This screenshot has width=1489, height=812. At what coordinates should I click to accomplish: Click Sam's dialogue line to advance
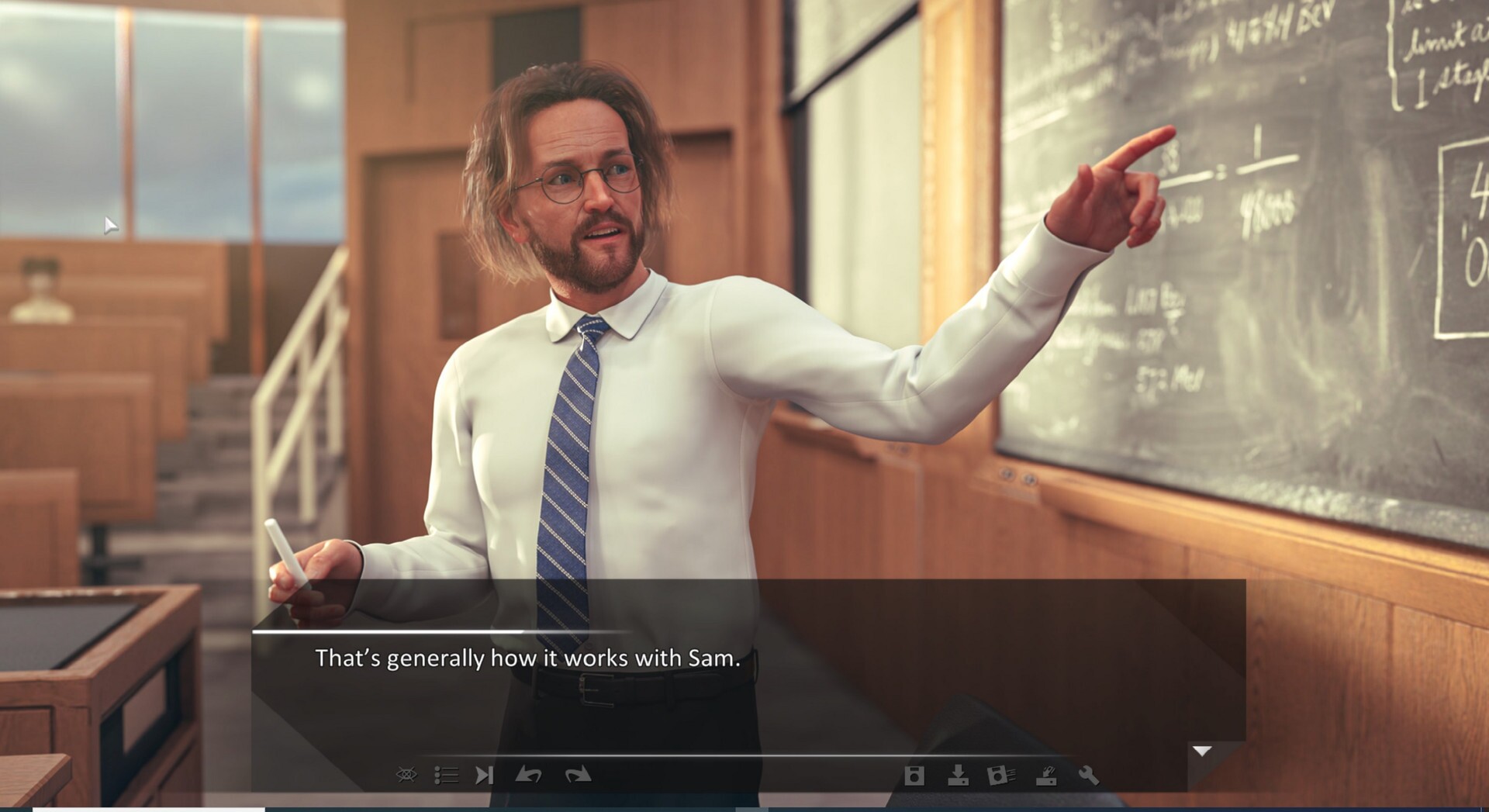pos(527,657)
